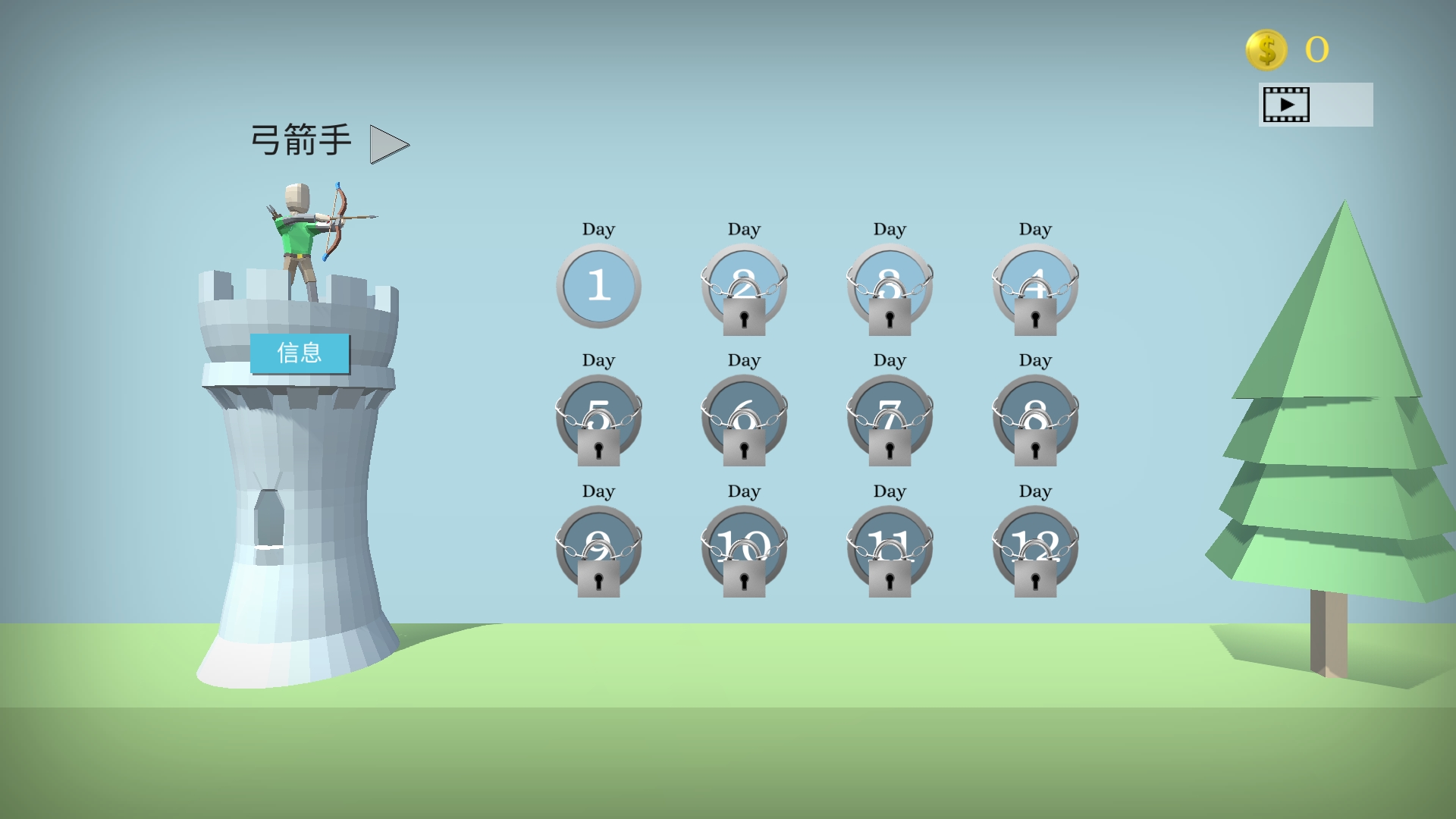
Task: Click the locked Day 4 level
Action: (x=1035, y=287)
